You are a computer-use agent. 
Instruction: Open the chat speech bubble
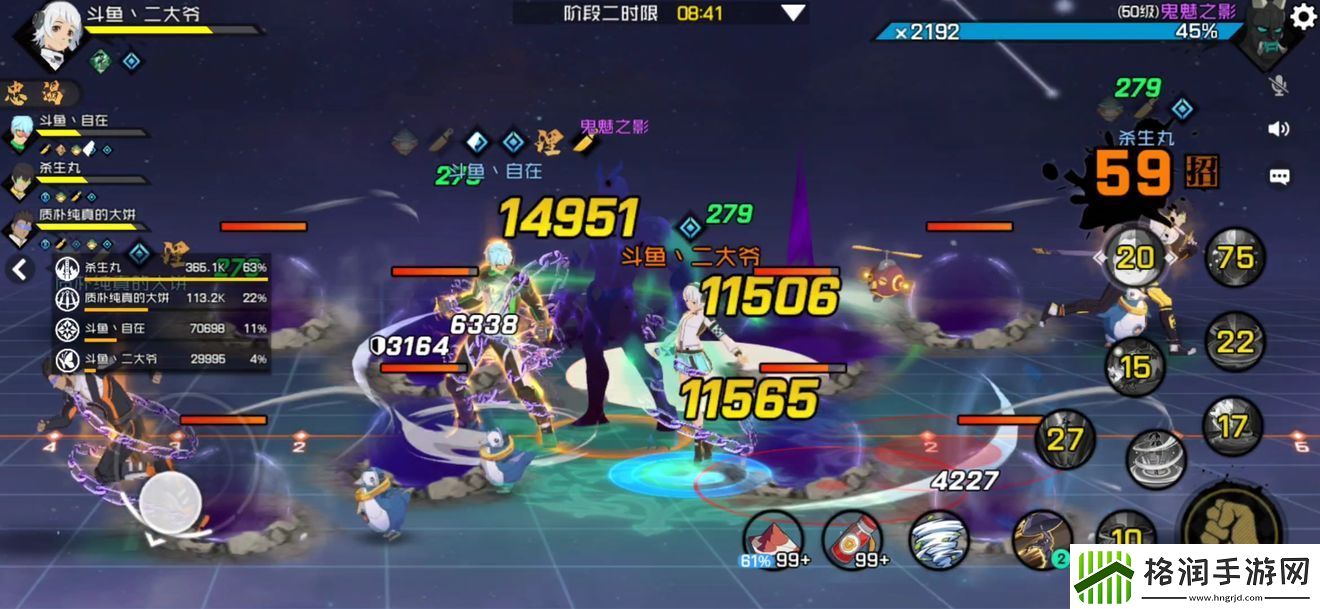[1279, 177]
